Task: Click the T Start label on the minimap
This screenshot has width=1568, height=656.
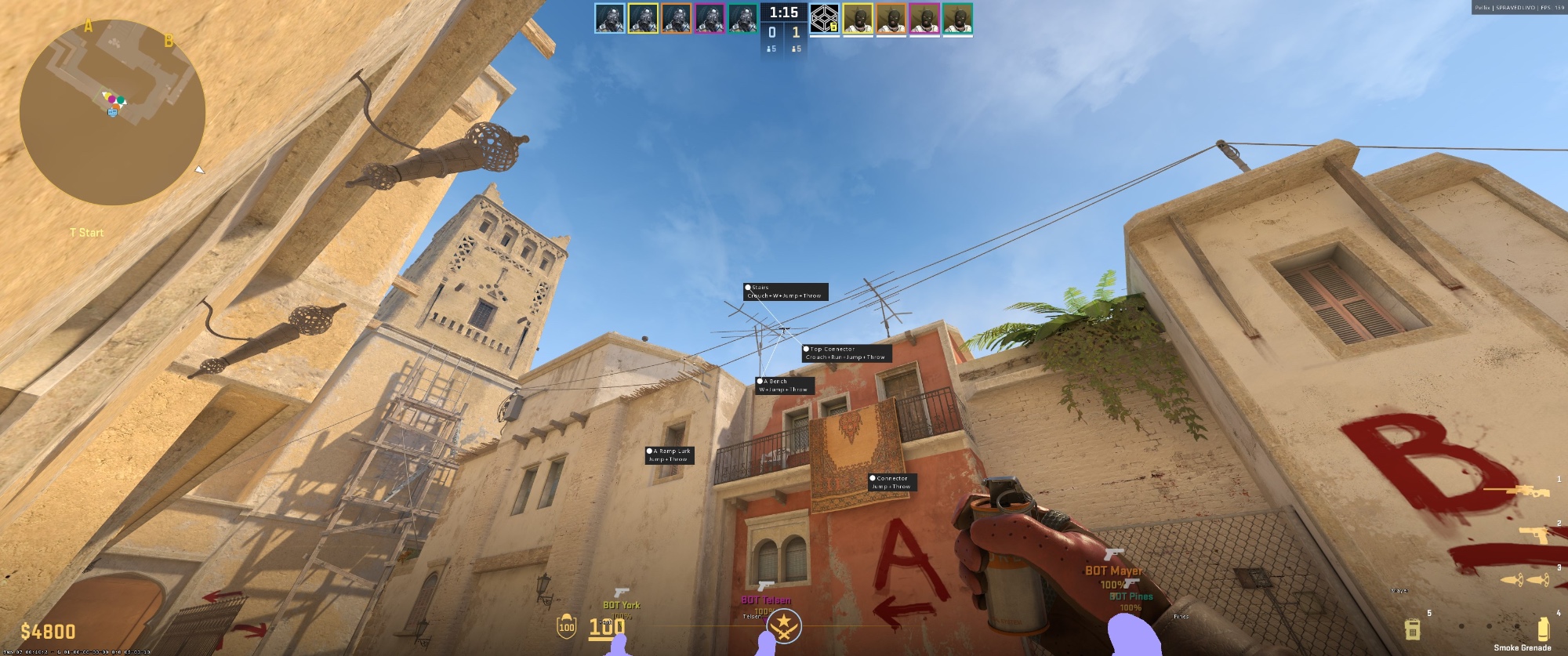Action: (x=89, y=233)
